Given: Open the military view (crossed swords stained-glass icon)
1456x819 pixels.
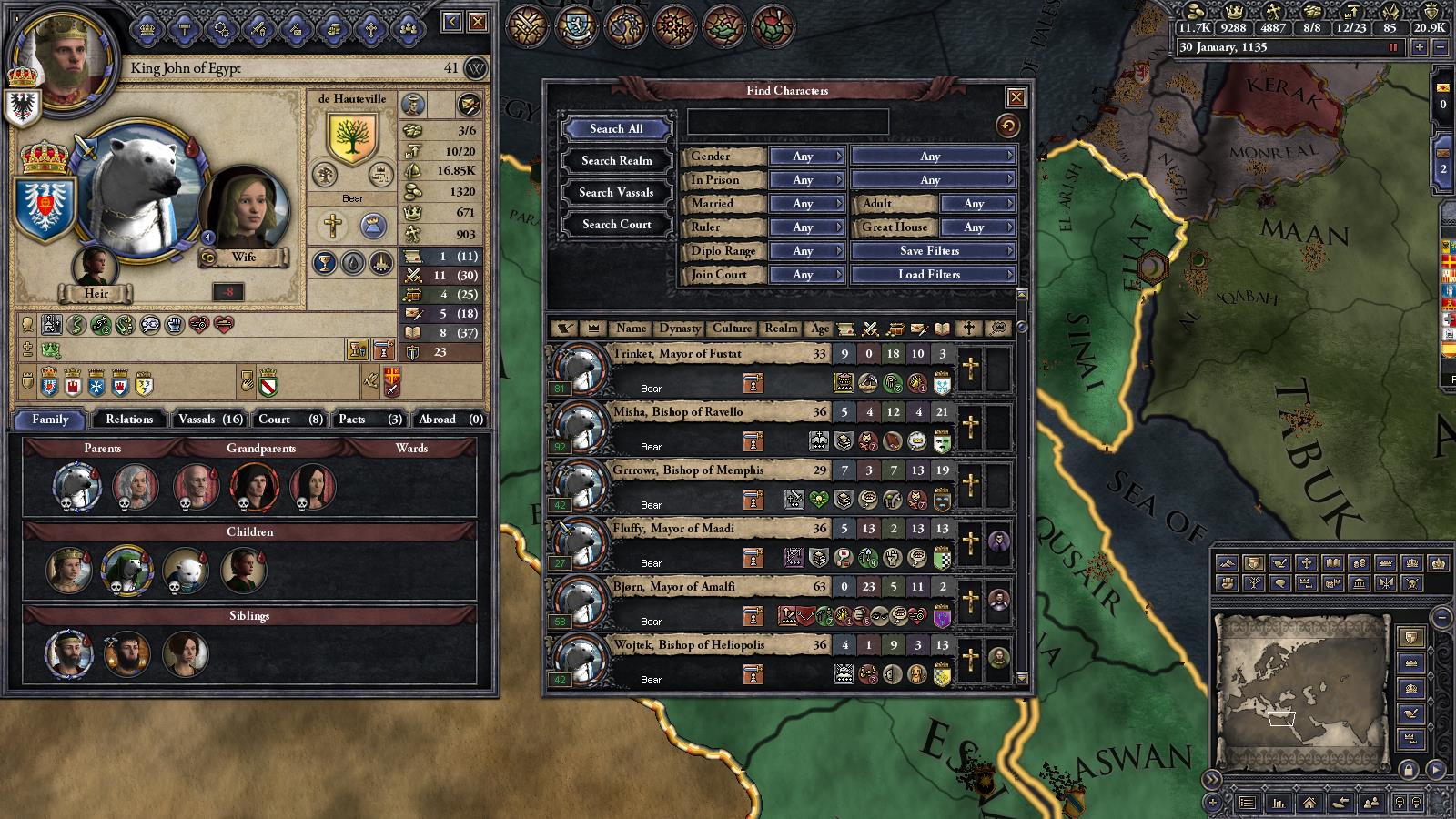Looking at the screenshot, I should pyautogui.click(x=528, y=27).
